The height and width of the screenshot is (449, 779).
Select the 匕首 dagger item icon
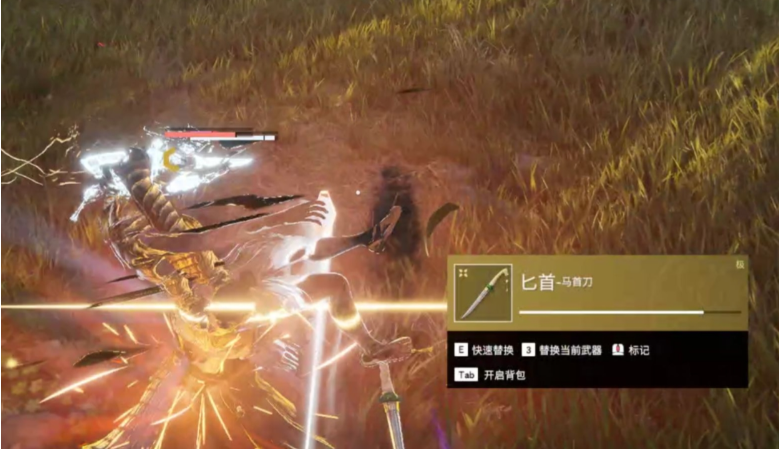click(483, 293)
